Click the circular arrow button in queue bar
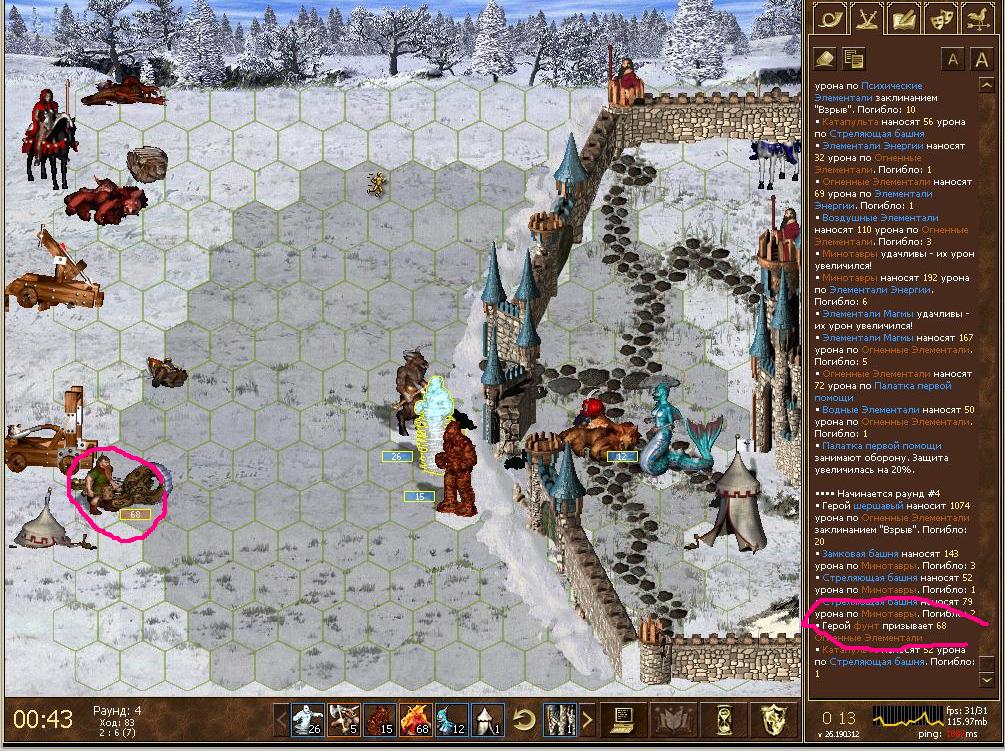The image size is (1005, 751). (522, 718)
